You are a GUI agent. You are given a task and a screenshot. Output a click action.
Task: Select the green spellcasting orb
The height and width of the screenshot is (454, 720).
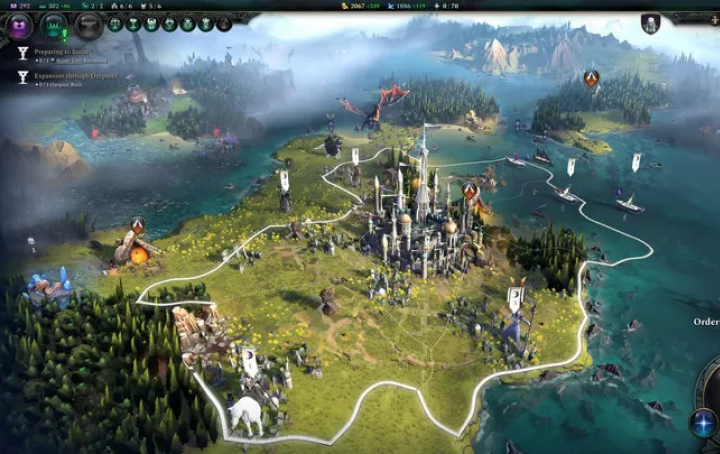pos(55,26)
